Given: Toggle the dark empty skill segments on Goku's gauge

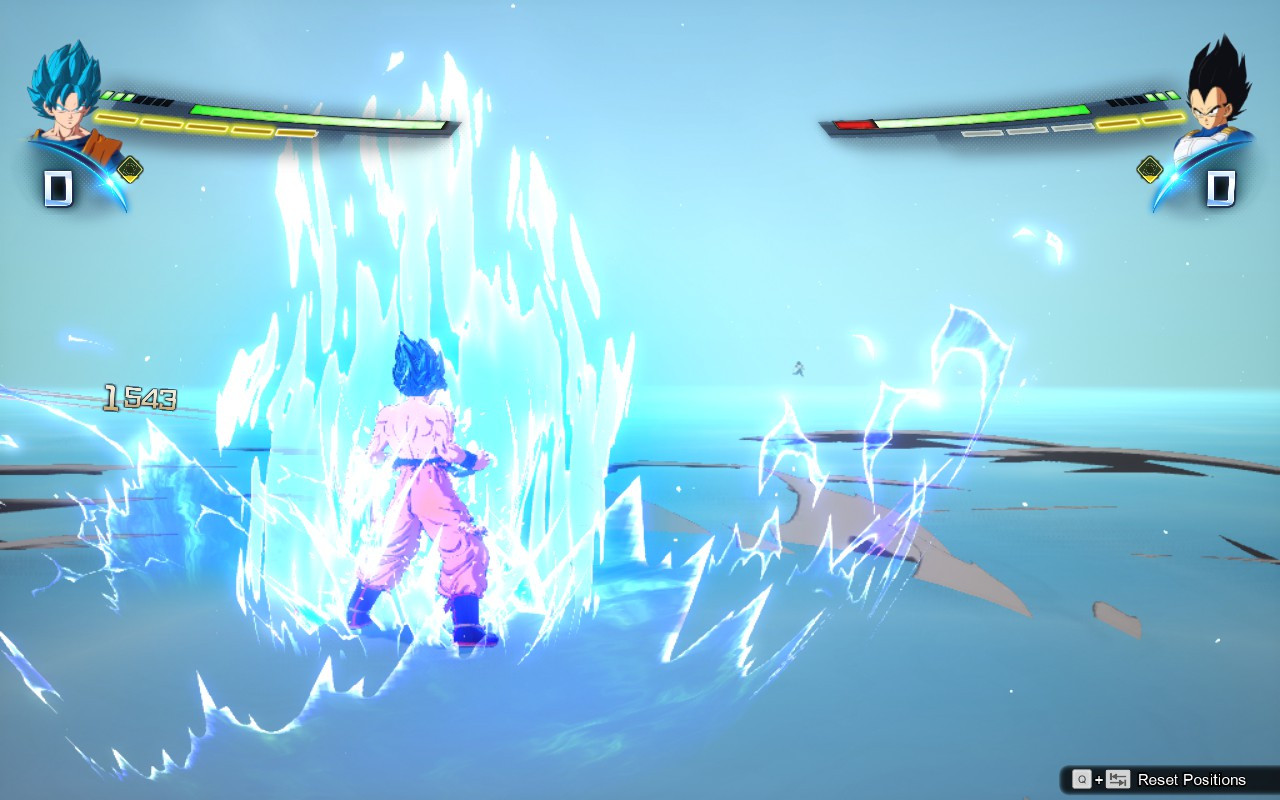Looking at the screenshot, I should pos(152,102).
